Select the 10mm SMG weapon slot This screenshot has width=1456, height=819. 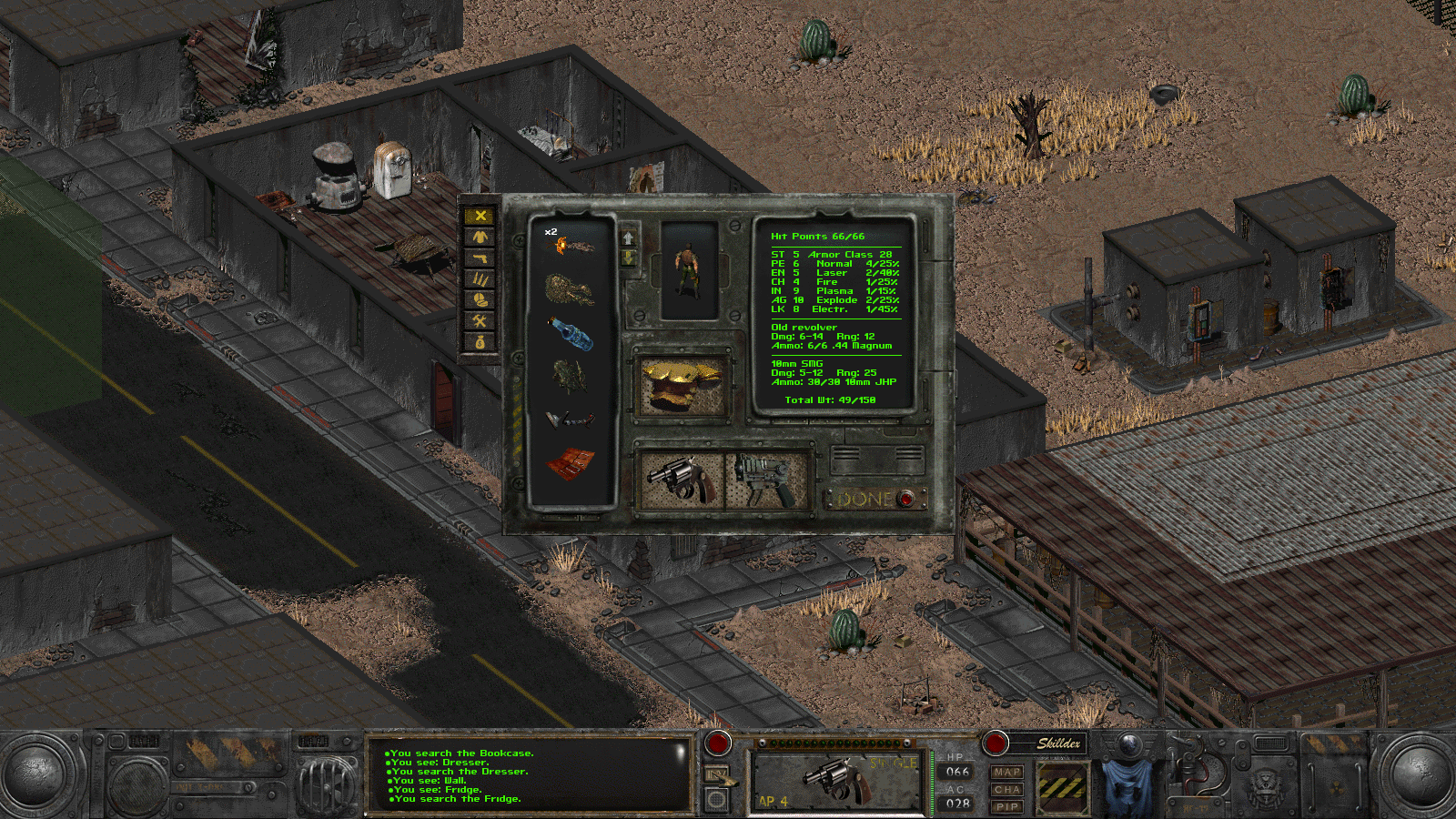point(766,480)
